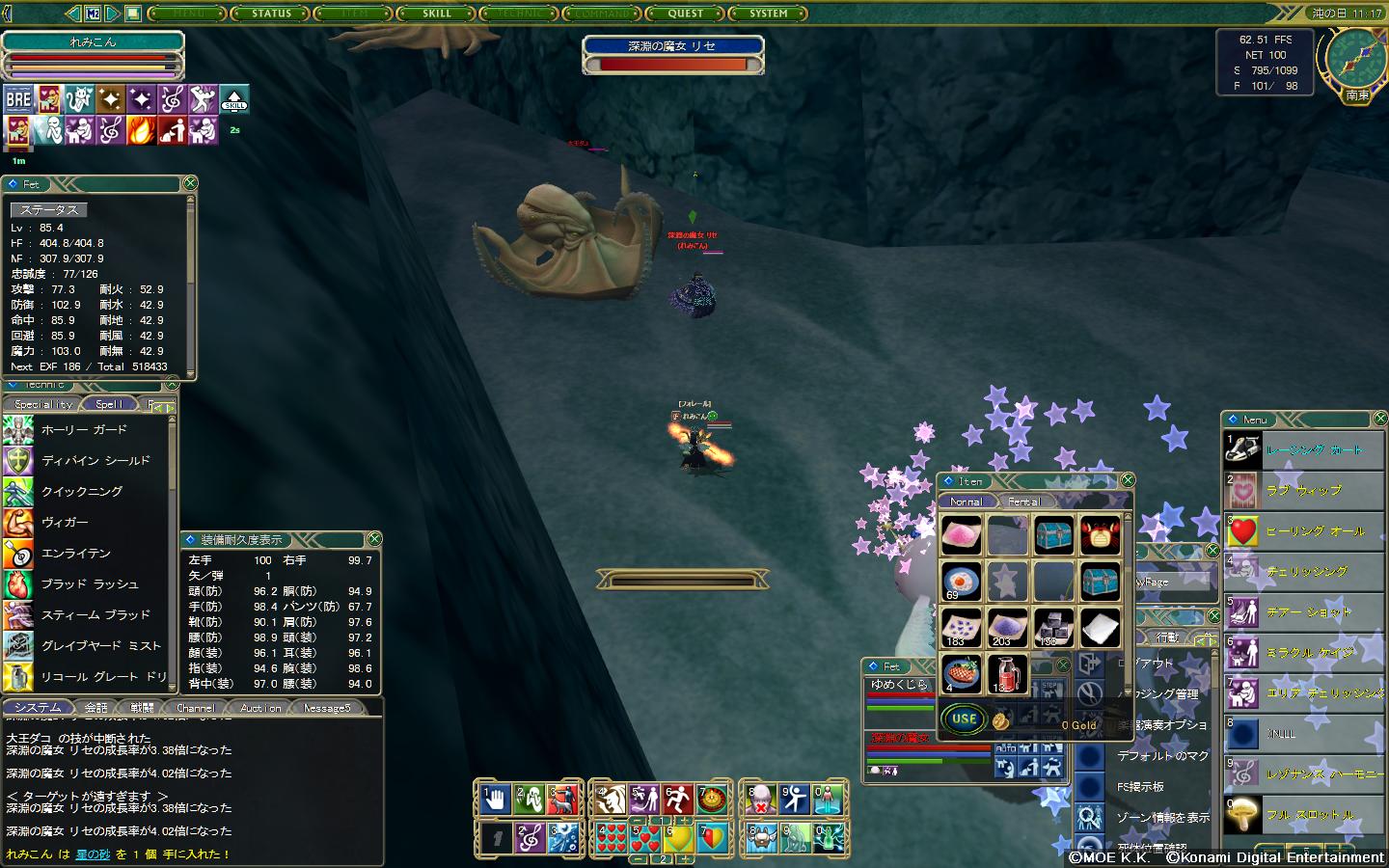Open the SKILL menu button
The height and width of the screenshot is (868, 1389).
pos(436,14)
